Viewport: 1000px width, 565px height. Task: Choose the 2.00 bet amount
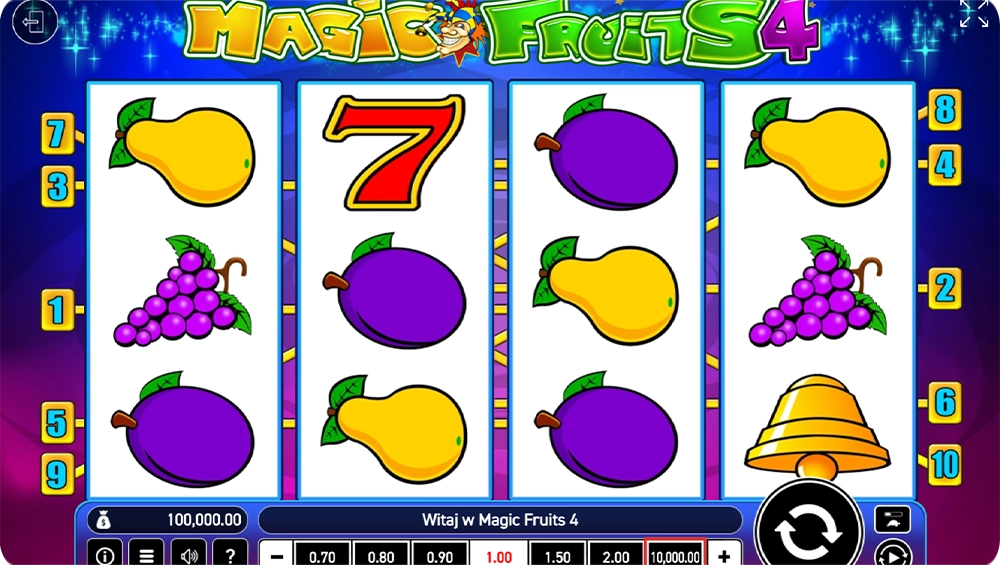tap(615, 555)
